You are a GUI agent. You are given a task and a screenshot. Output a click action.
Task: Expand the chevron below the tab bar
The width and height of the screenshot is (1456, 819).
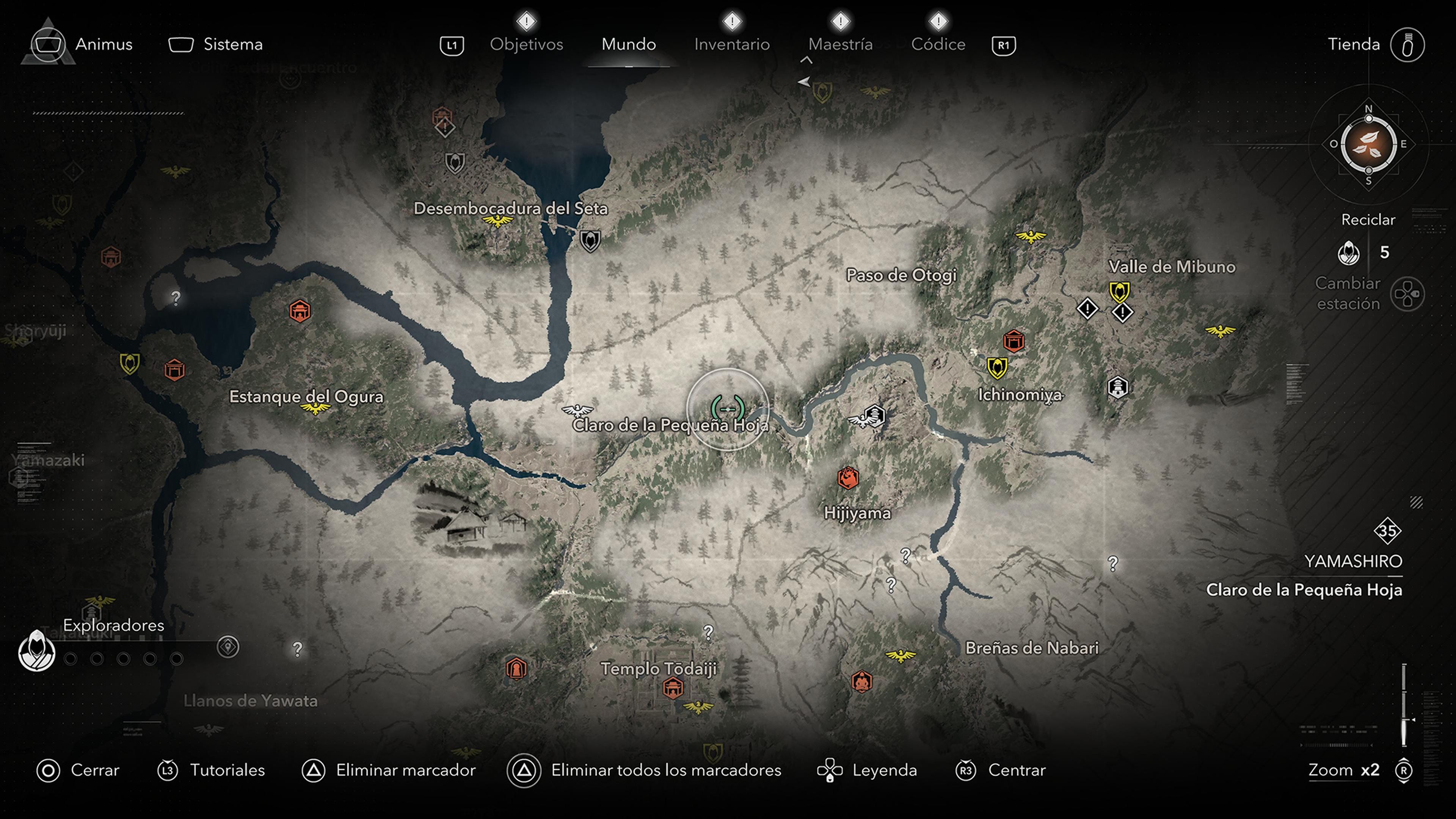(805, 61)
